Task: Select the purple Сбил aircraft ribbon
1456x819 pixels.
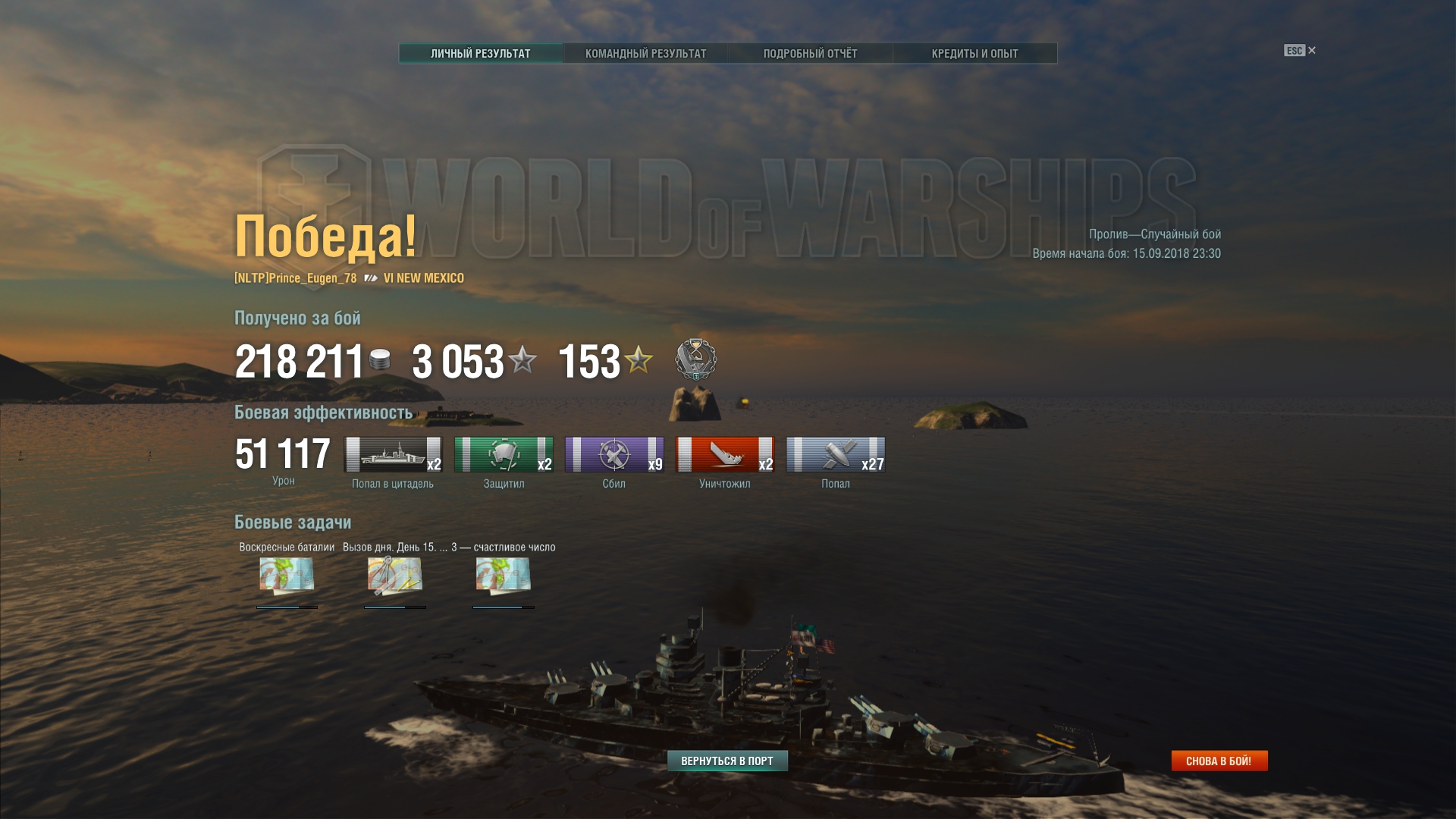Action: point(614,454)
